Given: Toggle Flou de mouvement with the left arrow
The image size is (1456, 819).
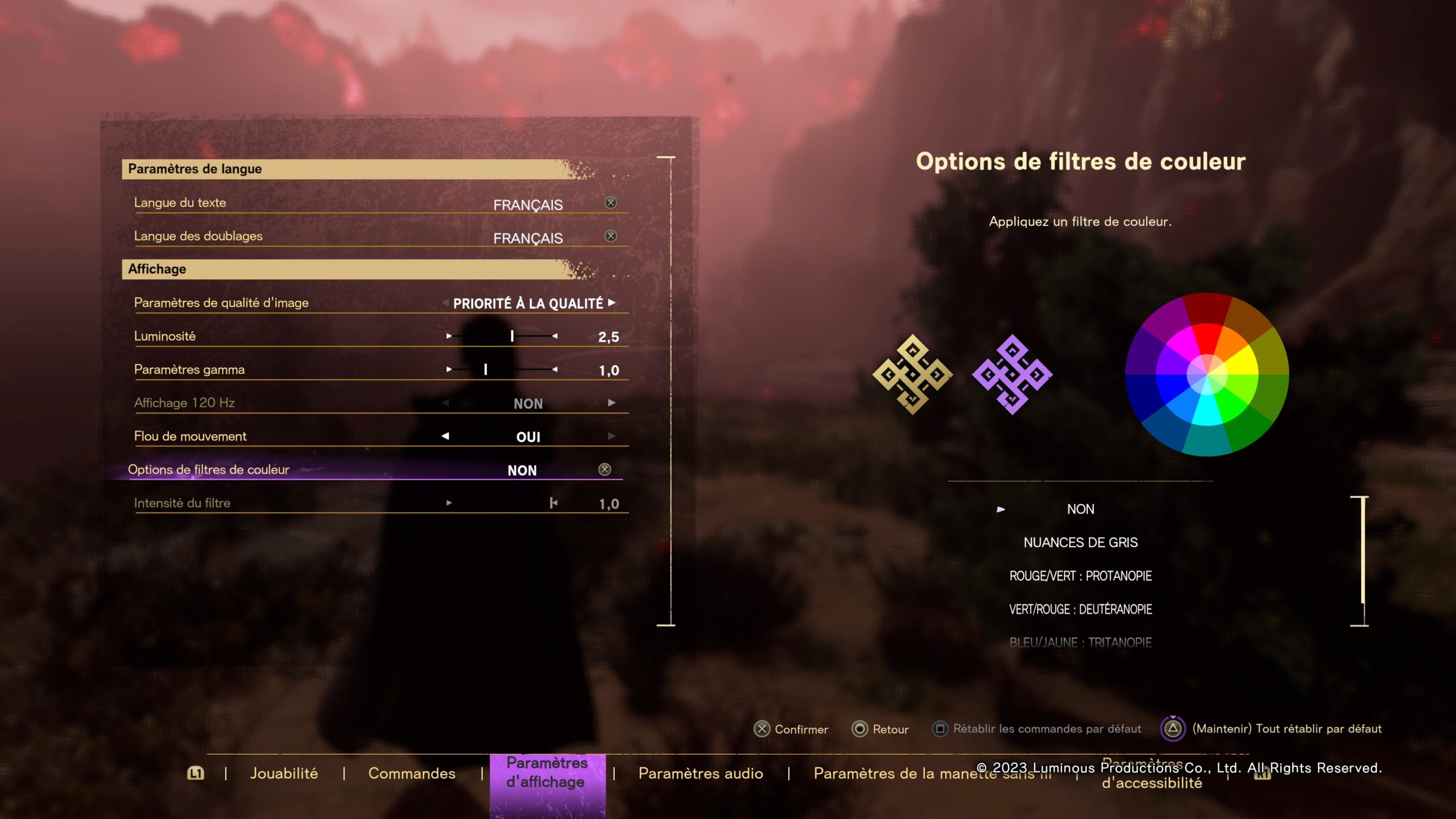Looking at the screenshot, I should pos(445,436).
